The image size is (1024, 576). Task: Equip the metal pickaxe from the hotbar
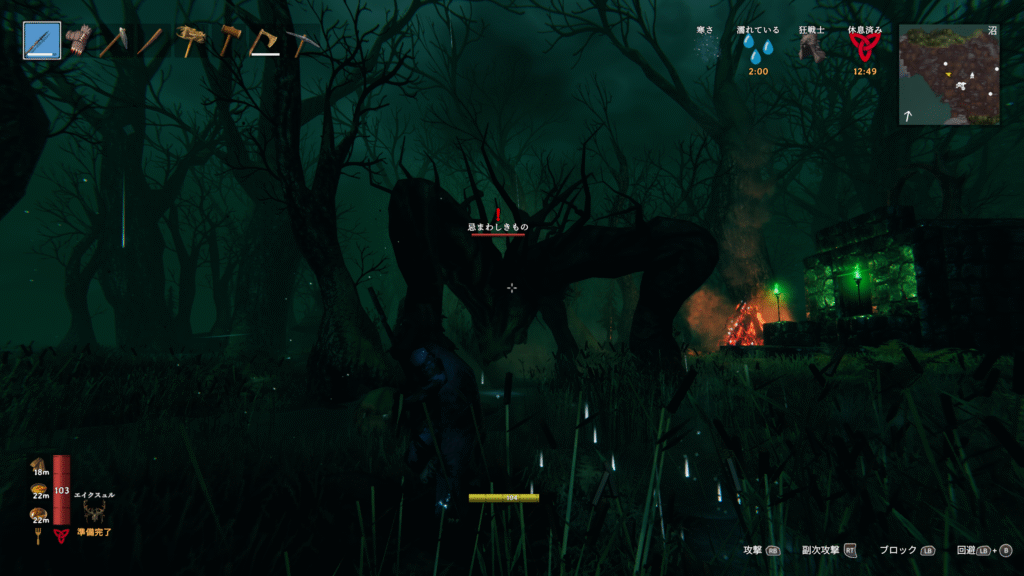[x=301, y=41]
